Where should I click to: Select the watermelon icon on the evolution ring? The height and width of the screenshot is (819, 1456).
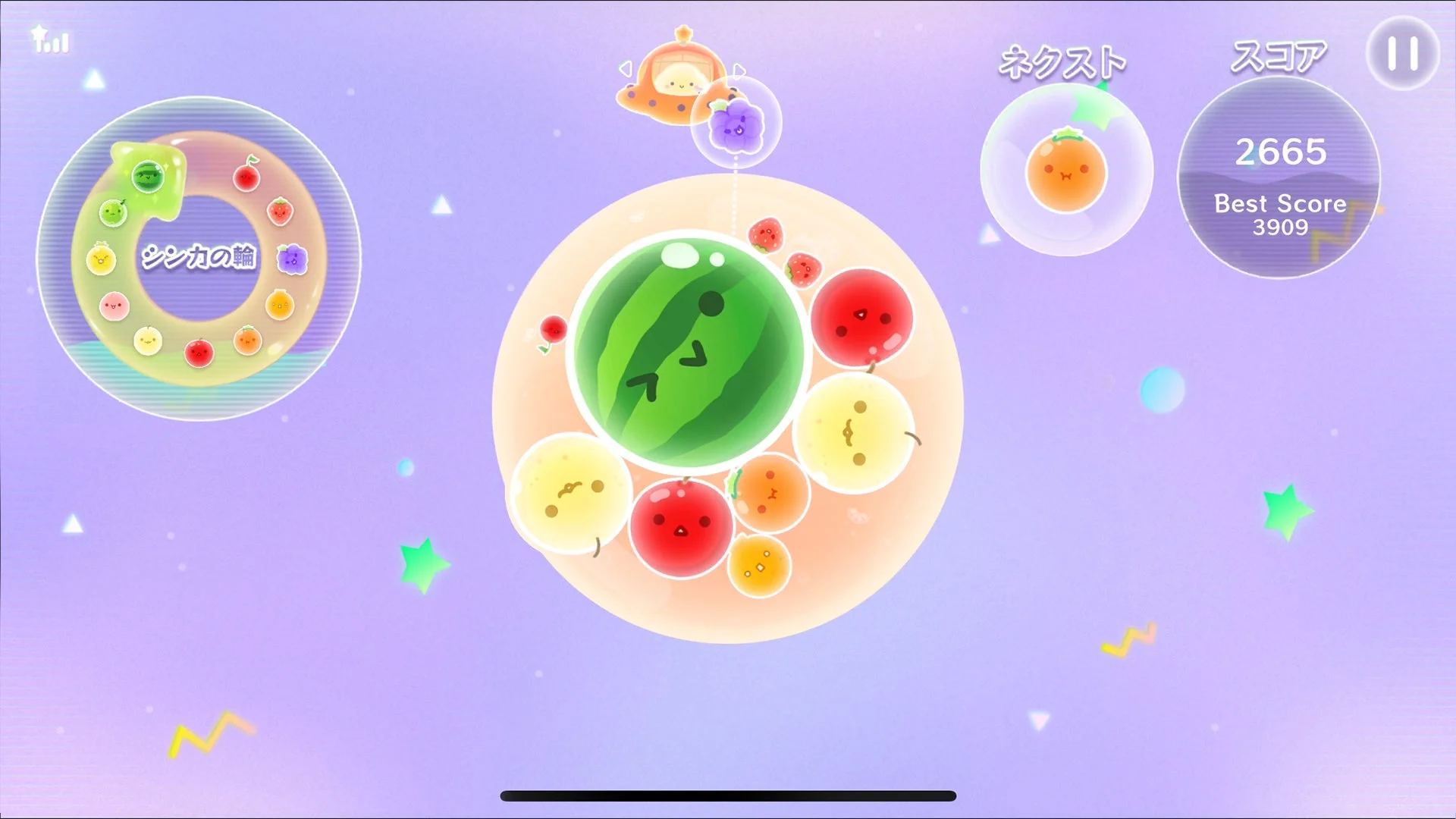(x=147, y=176)
